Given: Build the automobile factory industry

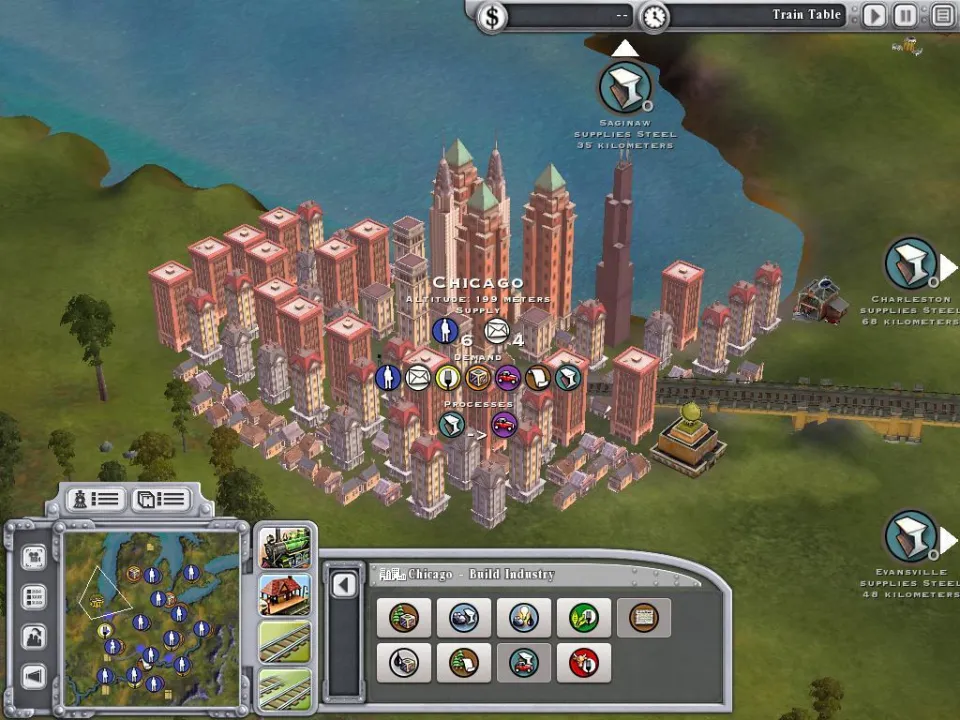Looking at the screenshot, I should click(524, 662).
